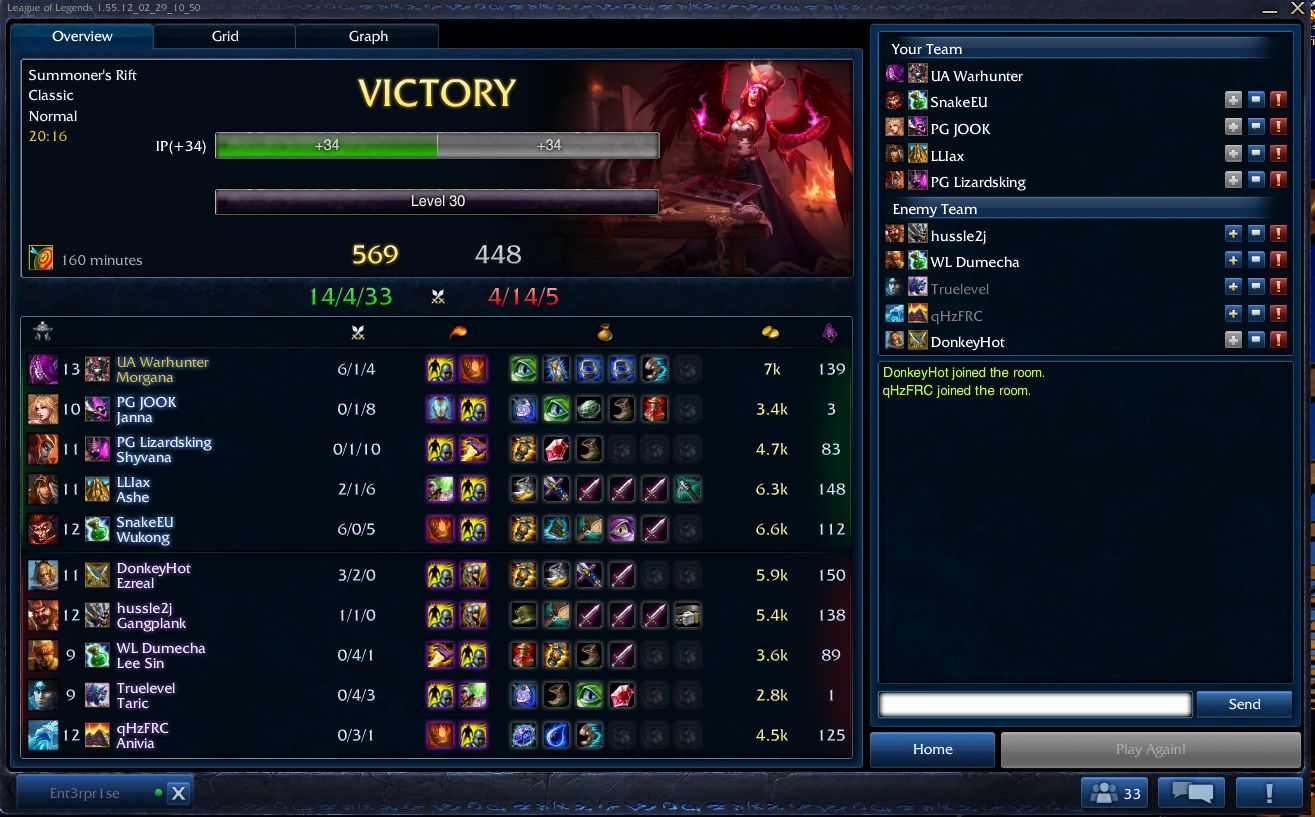Click the exclamation notifications button
Viewport: 1315px width, 817px height.
tap(1269, 793)
